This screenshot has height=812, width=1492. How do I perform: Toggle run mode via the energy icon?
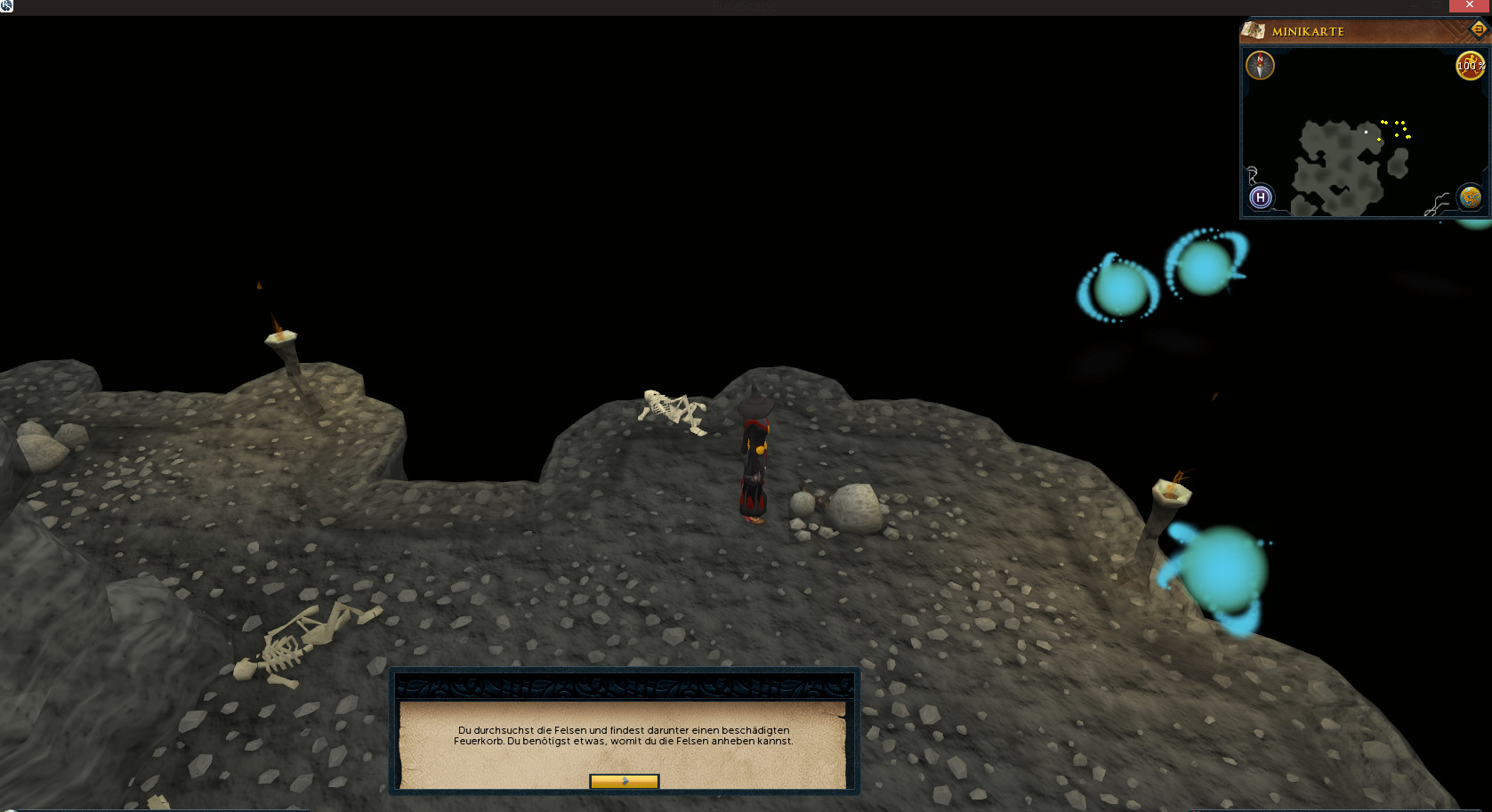pos(1469,65)
